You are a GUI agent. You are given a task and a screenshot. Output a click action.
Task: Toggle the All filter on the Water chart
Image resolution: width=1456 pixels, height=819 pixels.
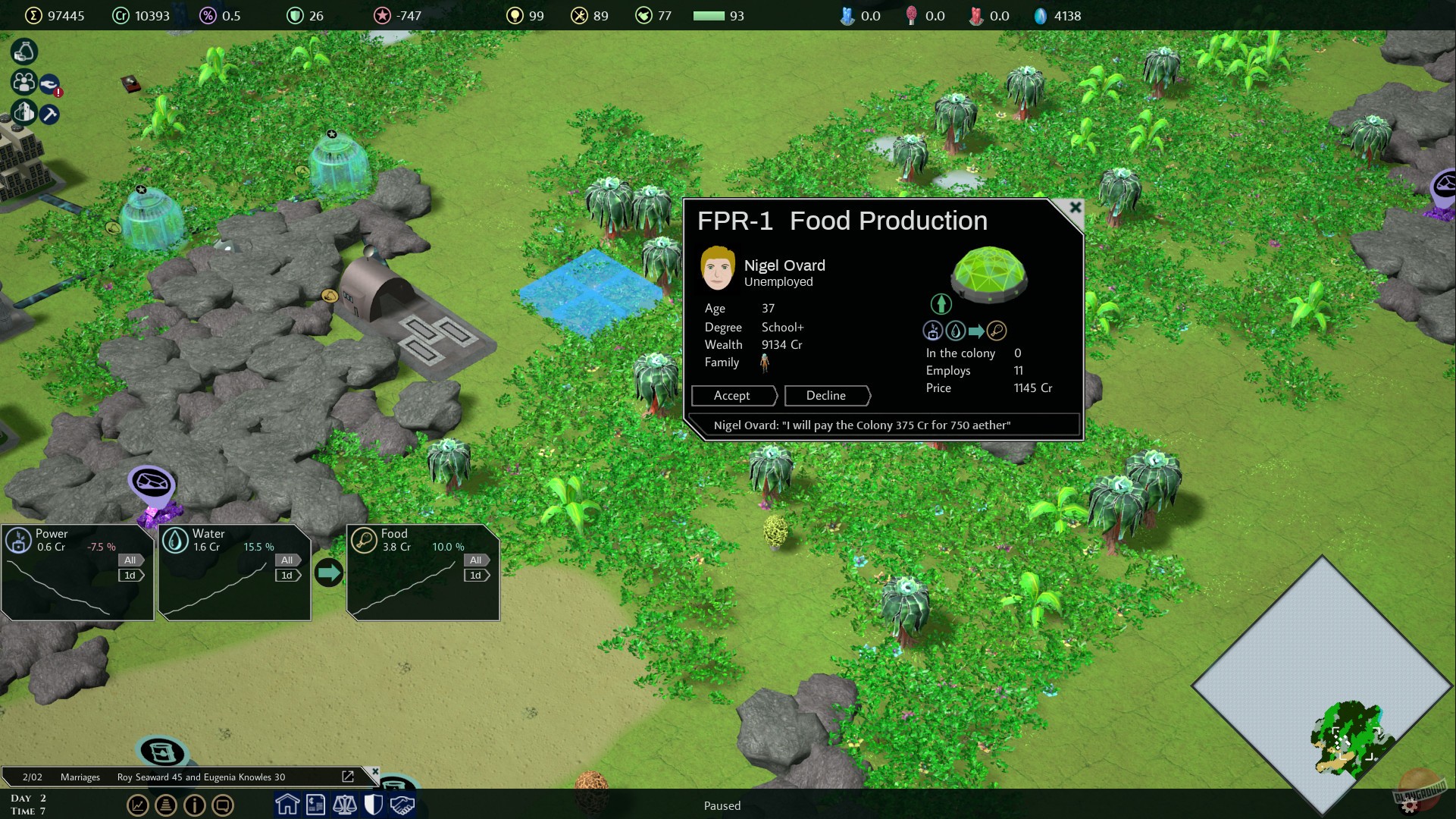(287, 560)
